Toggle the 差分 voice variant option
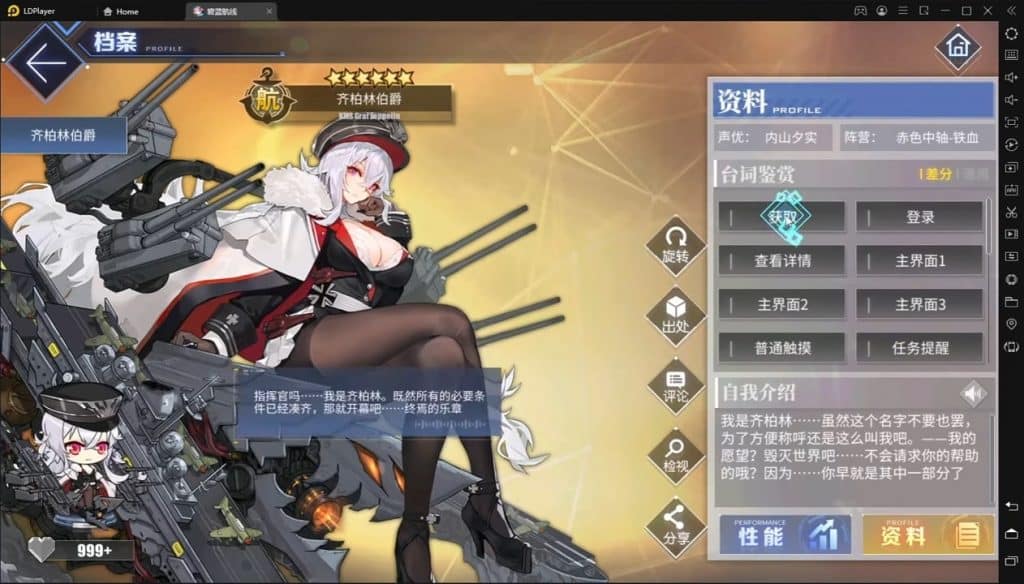 point(938,174)
